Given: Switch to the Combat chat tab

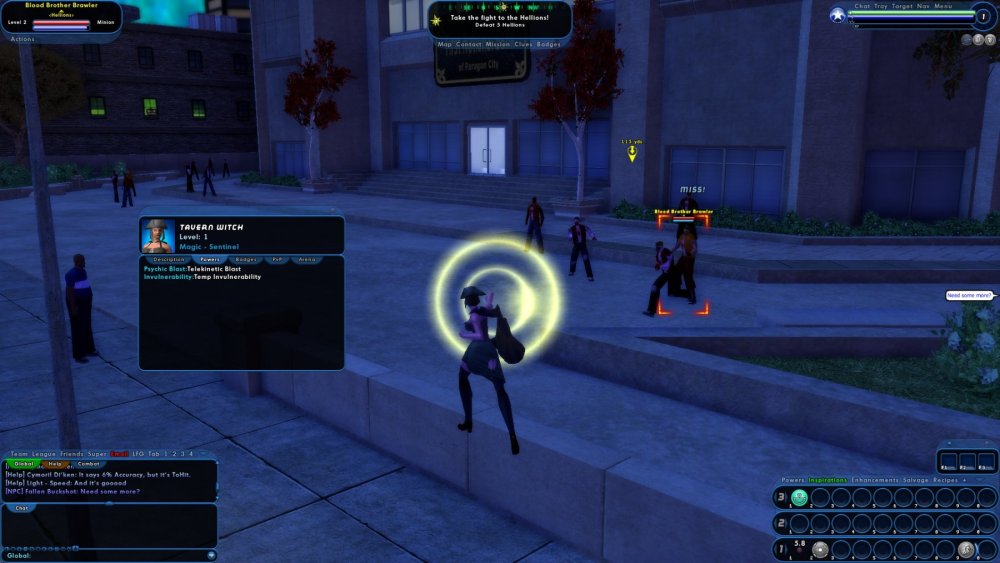Looking at the screenshot, I should (88, 464).
